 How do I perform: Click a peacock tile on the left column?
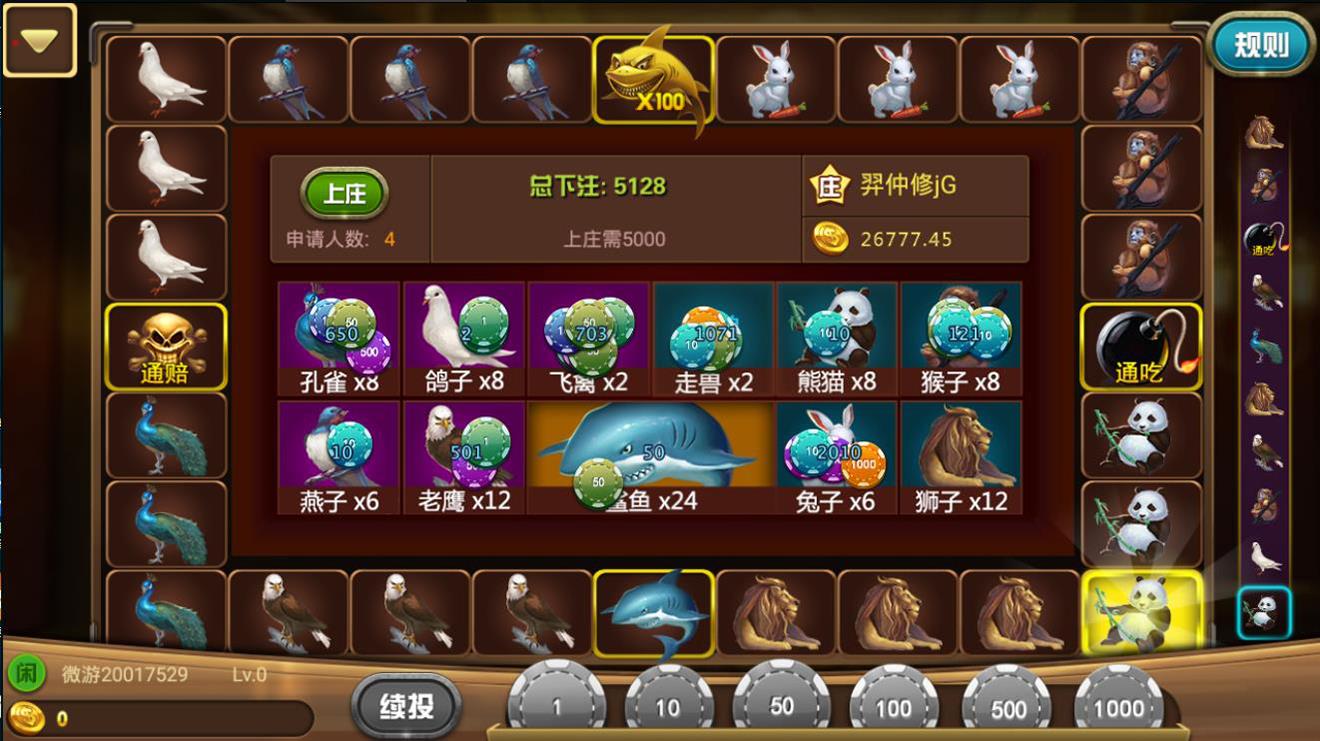[165, 437]
